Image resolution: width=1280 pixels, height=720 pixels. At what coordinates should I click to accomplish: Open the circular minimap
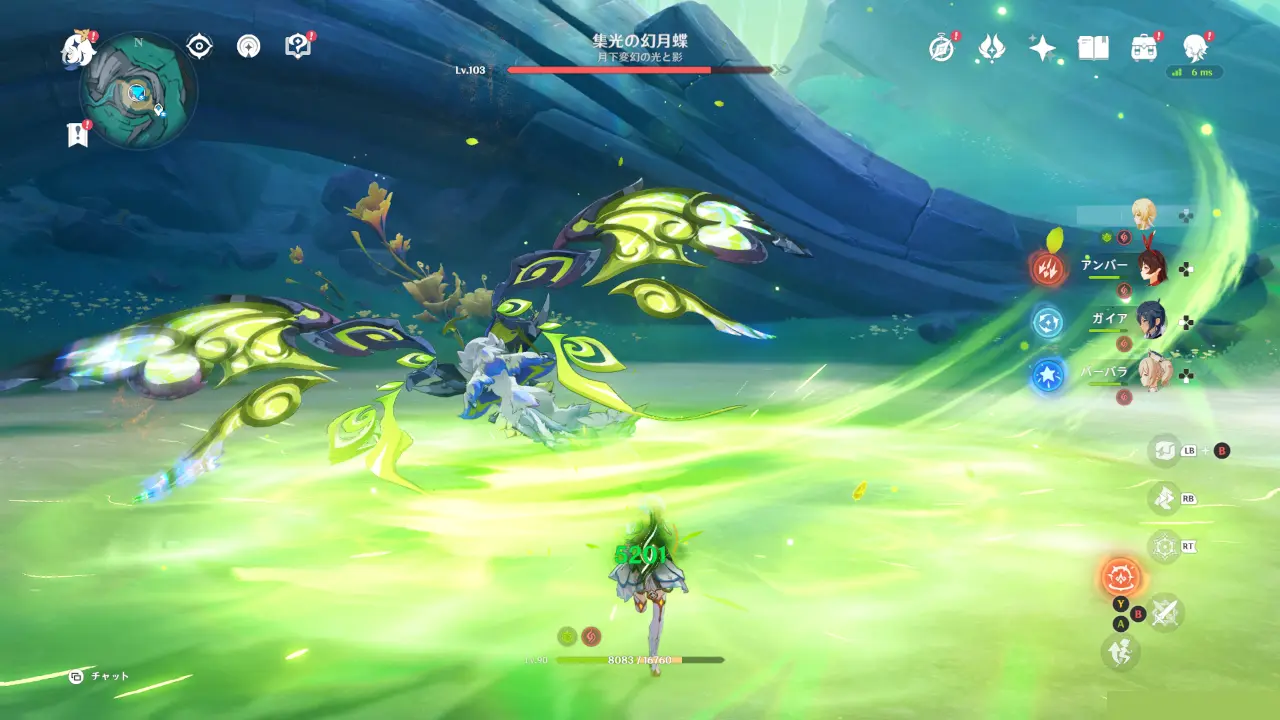click(x=138, y=91)
